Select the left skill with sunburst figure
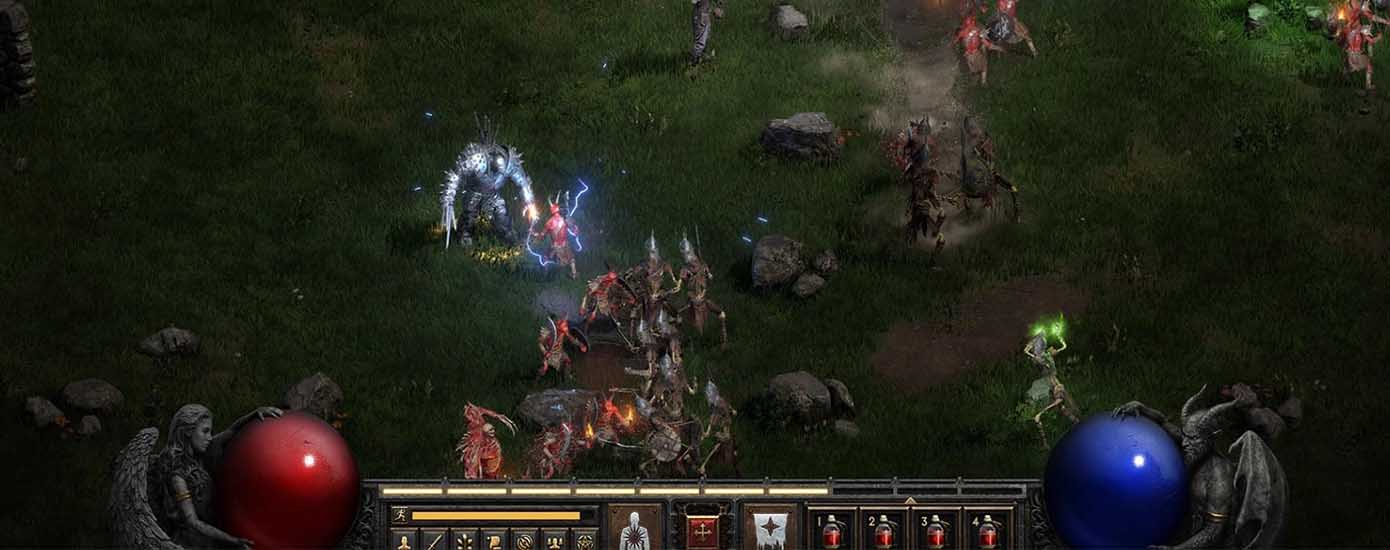Screen dimensions: 1390x550 635,528
